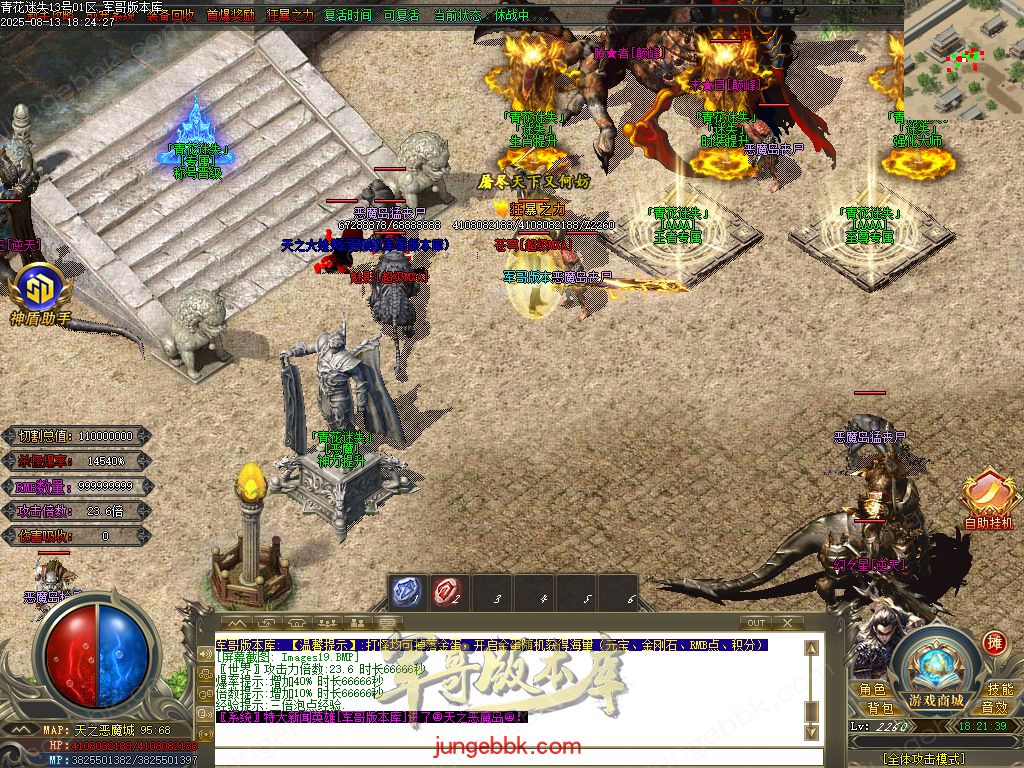Open the 技能 skills panel
This screenshot has height=768, width=1024.
1000,690
